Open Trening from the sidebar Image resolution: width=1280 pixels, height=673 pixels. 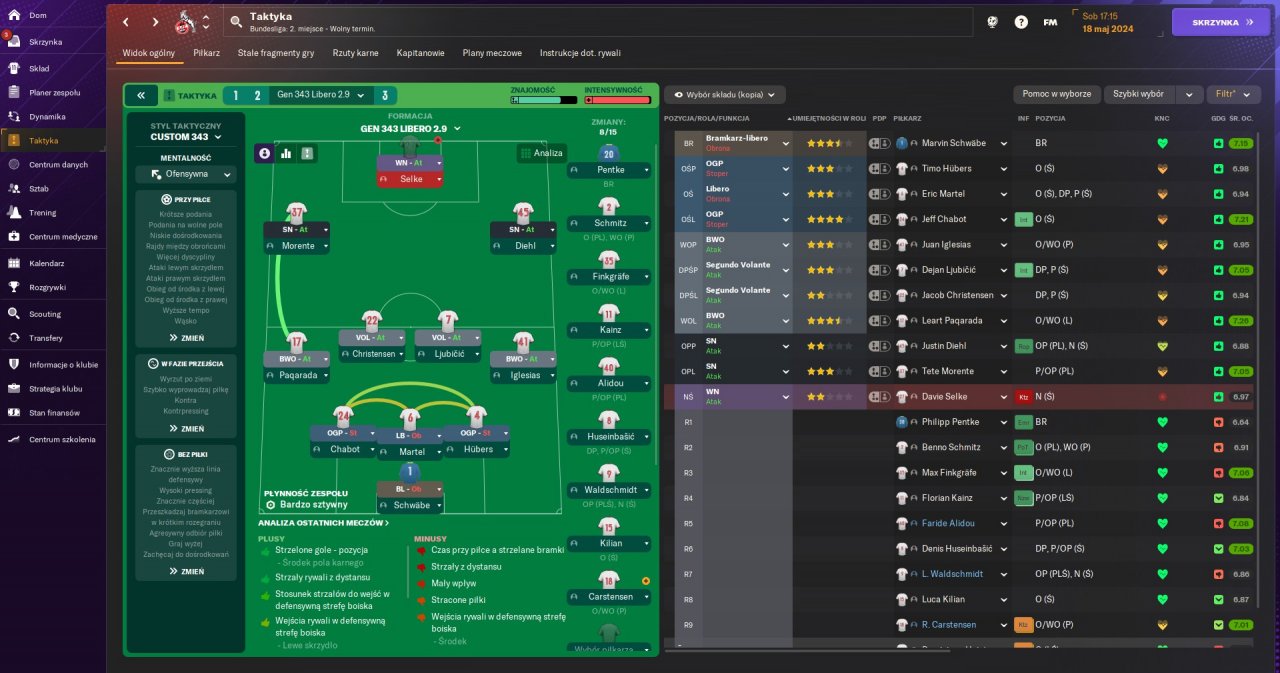(42, 212)
